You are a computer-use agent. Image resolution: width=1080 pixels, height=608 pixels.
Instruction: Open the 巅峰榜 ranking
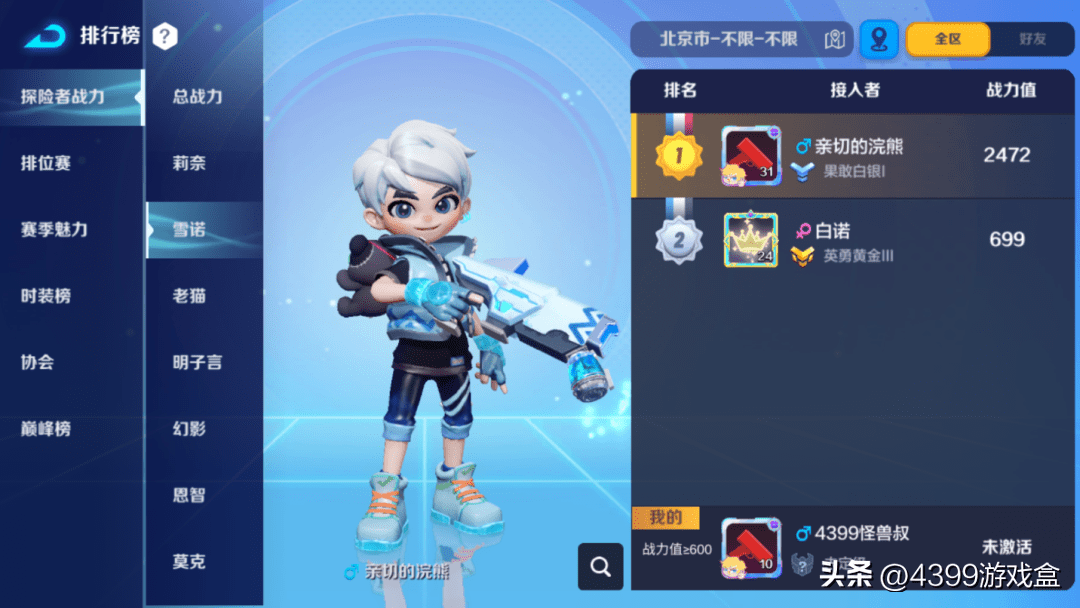click(46, 429)
